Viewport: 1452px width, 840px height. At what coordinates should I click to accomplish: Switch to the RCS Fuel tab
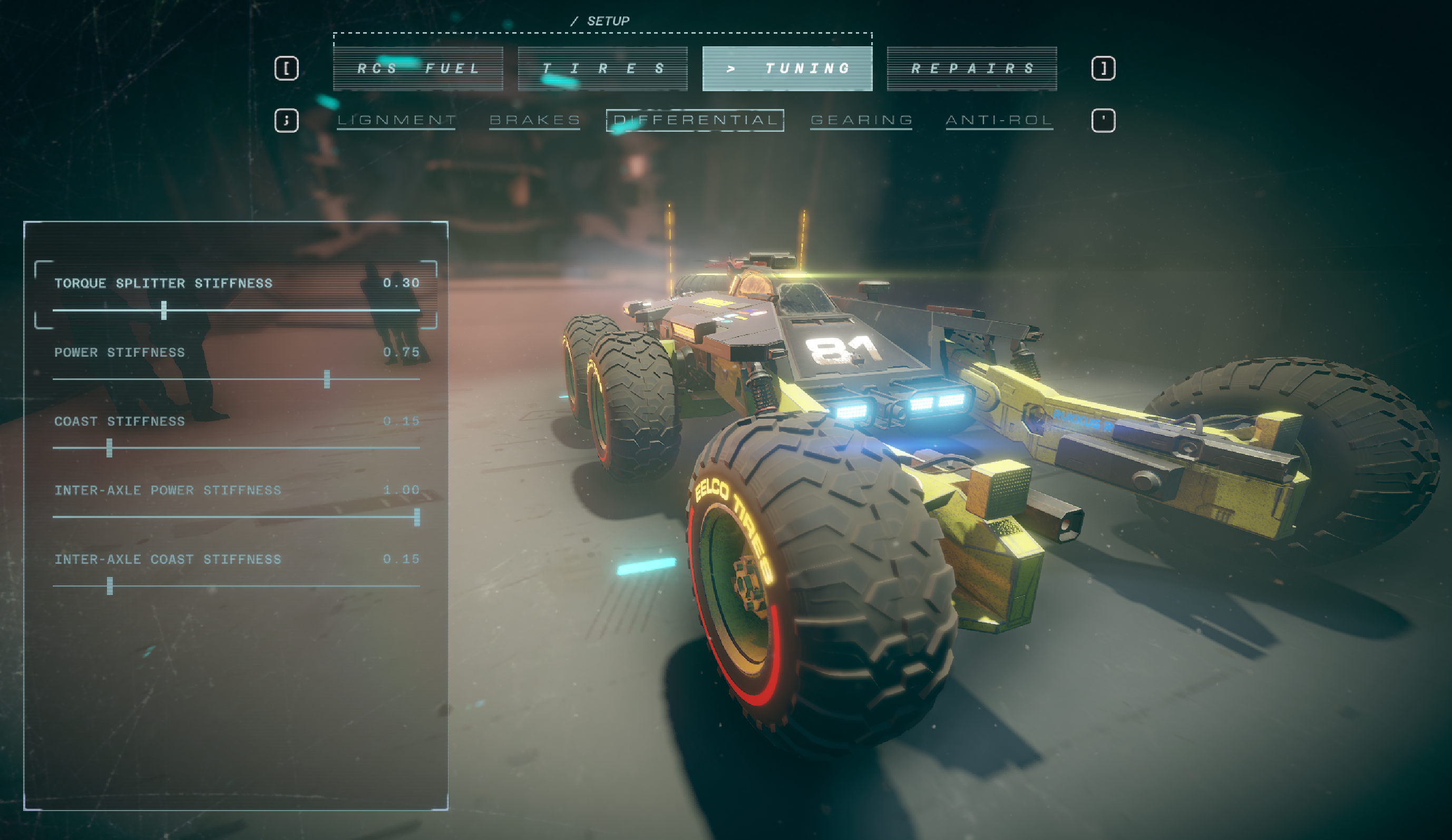click(418, 69)
